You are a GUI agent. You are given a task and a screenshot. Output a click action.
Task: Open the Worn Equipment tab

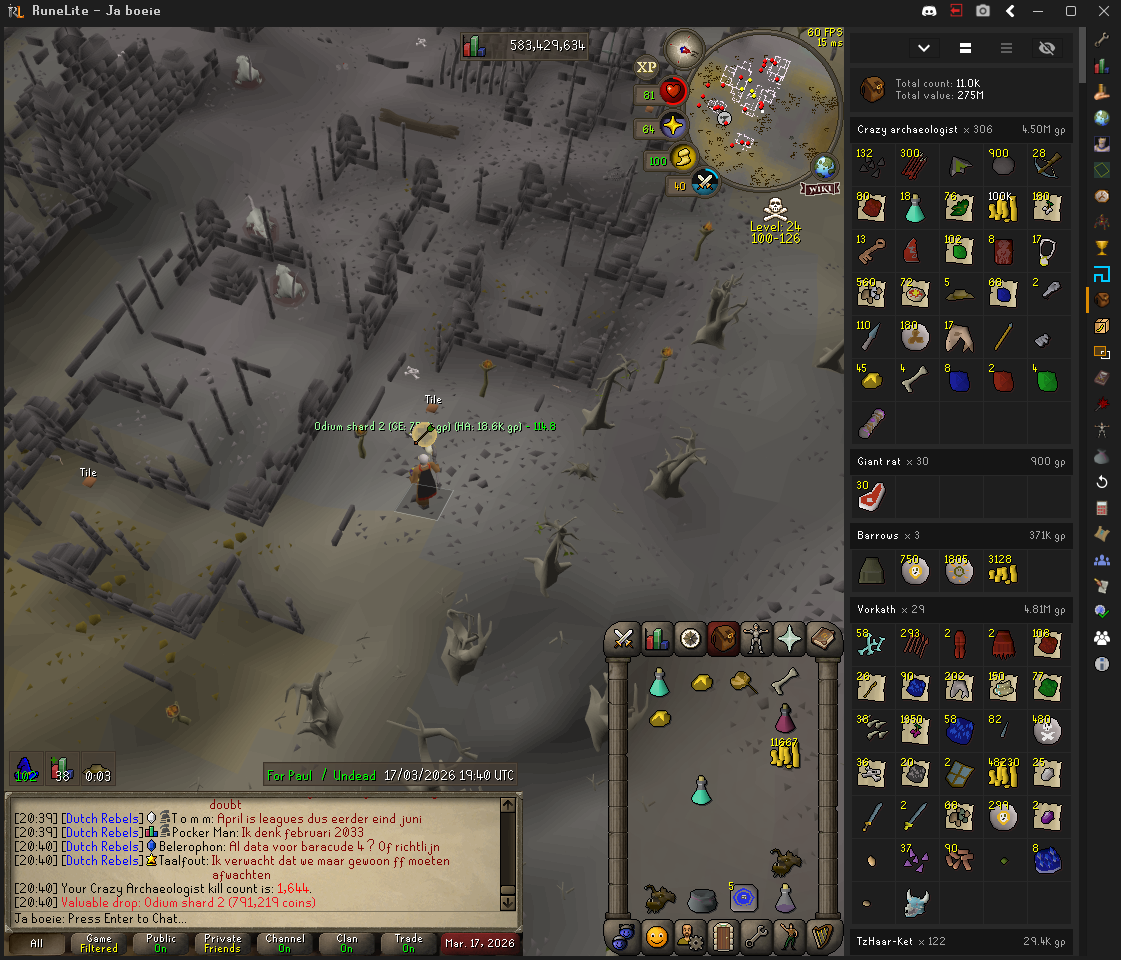click(756, 638)
